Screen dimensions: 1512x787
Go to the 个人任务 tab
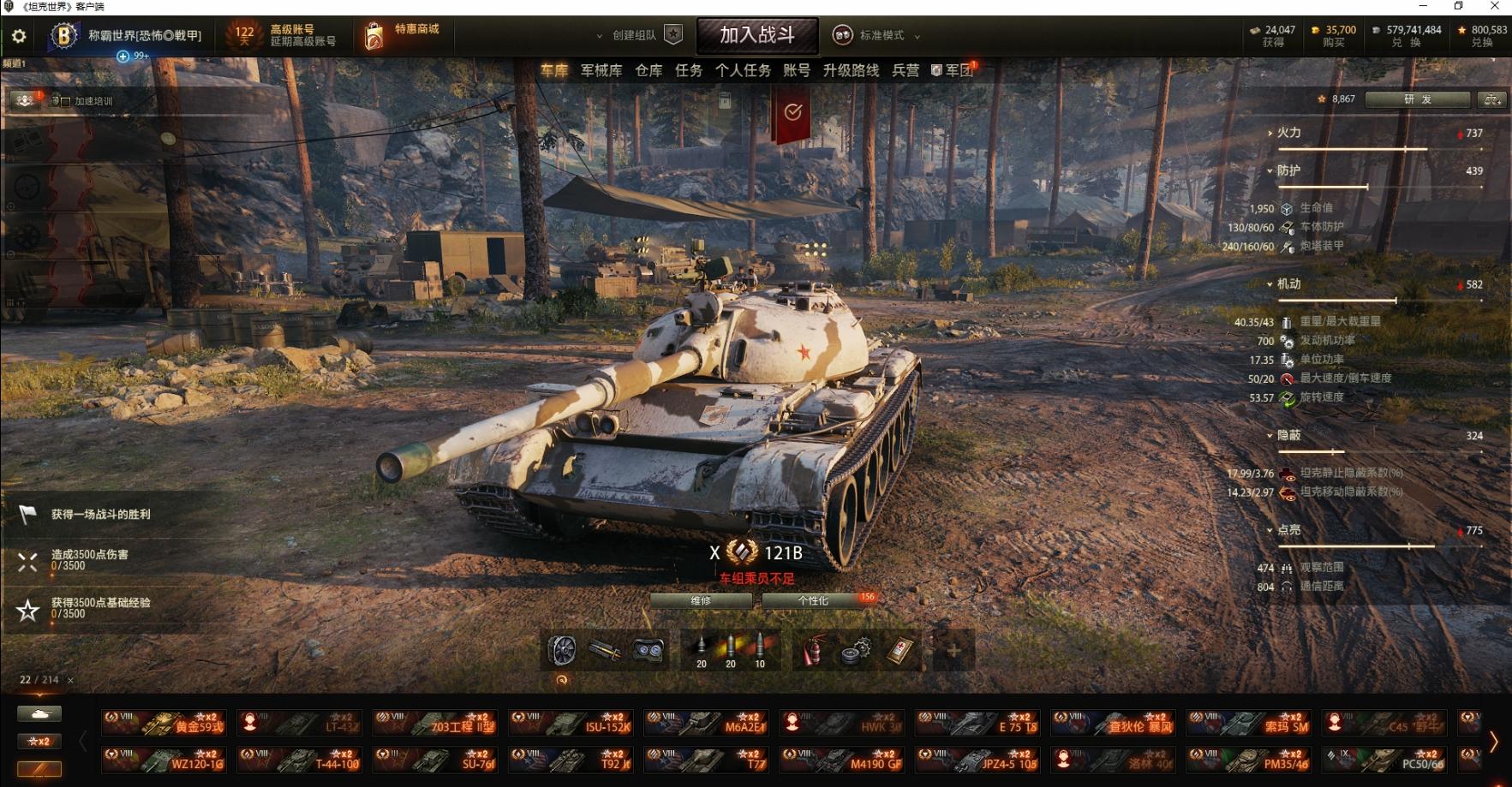tap(743, 70)
